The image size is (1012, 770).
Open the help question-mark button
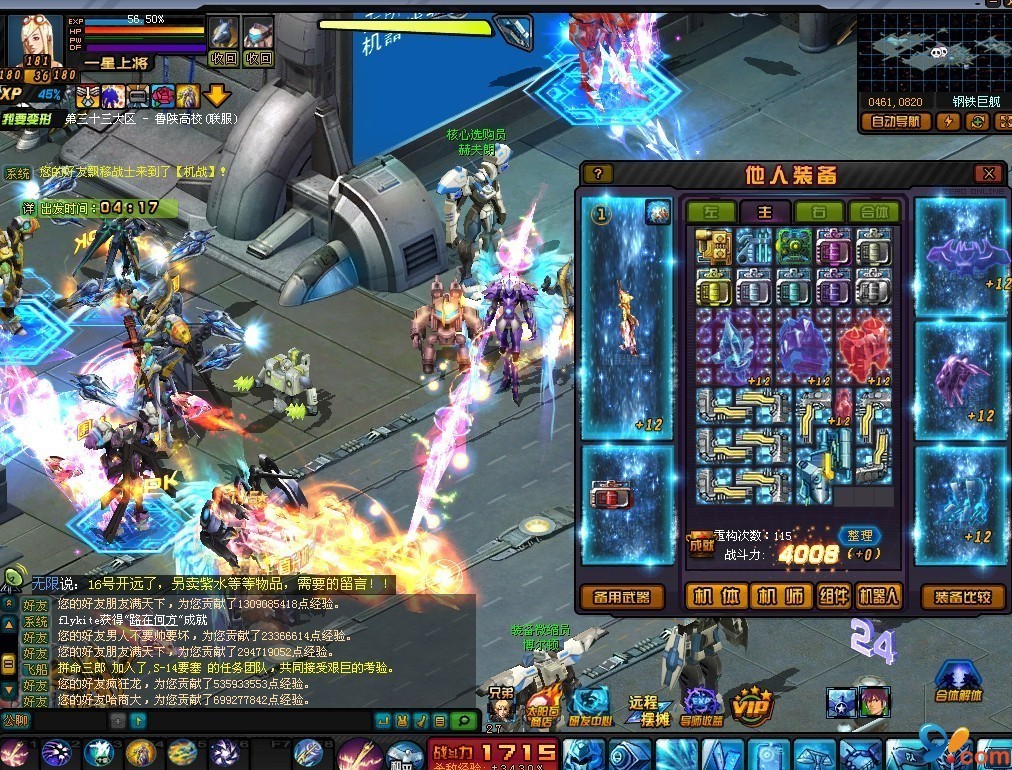point(597,173)
